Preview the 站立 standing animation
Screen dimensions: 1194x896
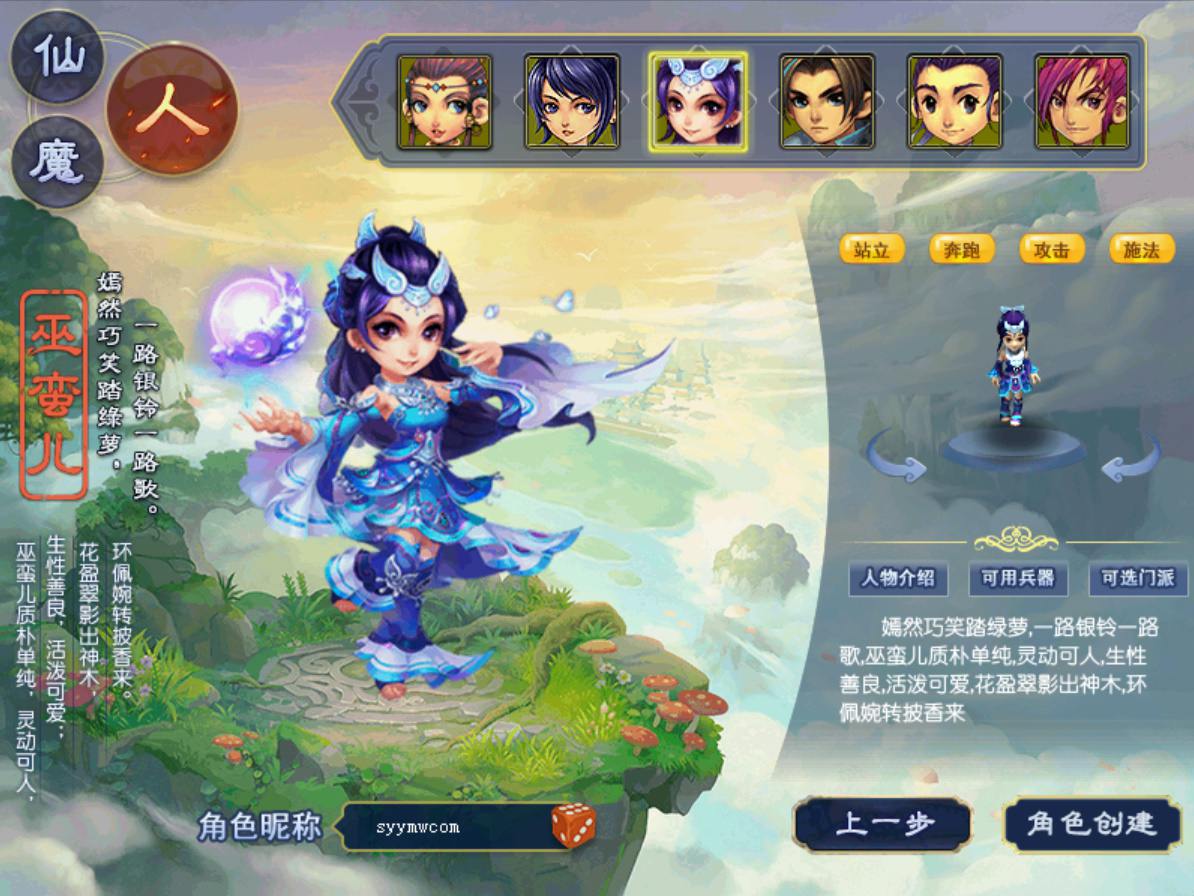click(x=872, y=249)
